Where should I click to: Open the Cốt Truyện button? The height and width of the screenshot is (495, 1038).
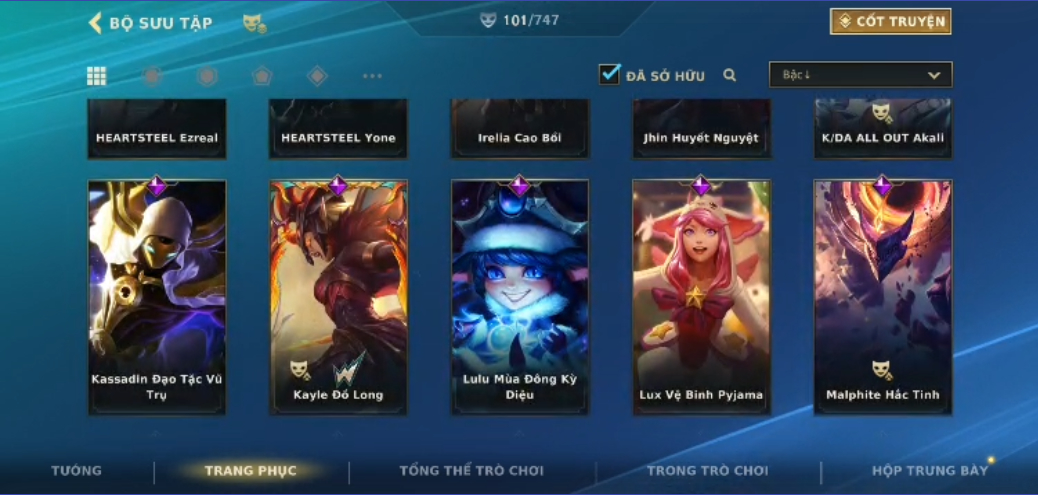[890, 21]
